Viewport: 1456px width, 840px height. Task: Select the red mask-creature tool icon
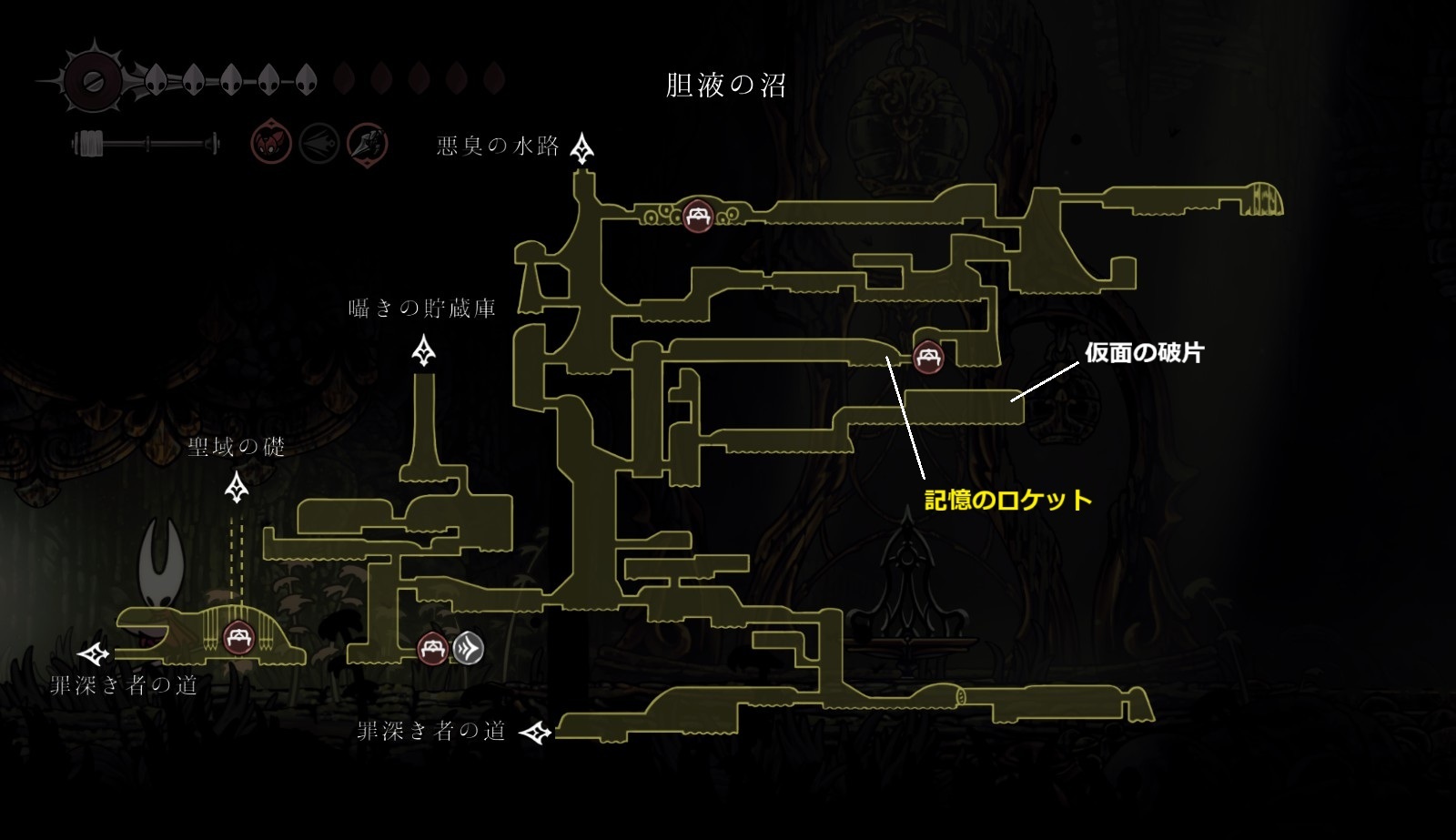pos(271,144)
